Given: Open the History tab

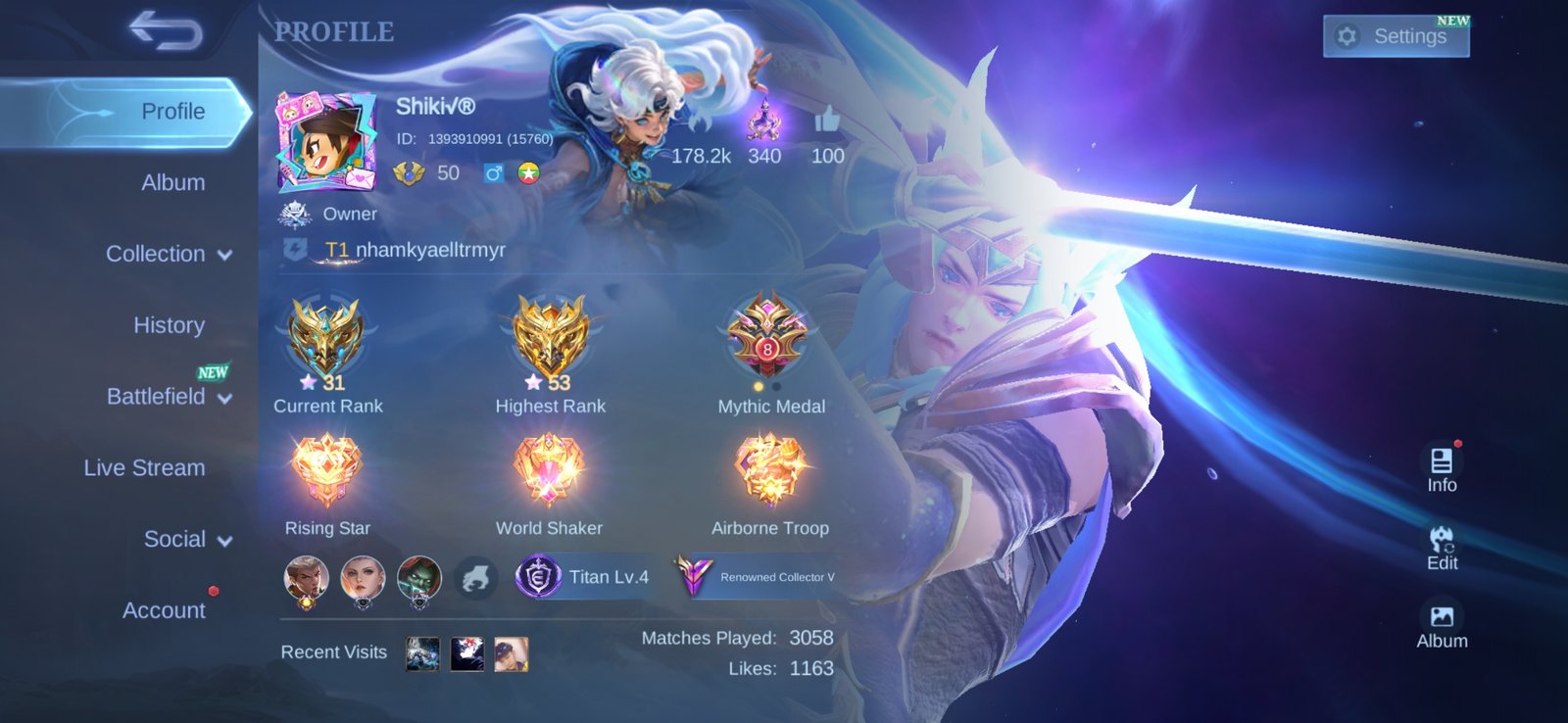Looking at the screenshot, I should [169, 325].
